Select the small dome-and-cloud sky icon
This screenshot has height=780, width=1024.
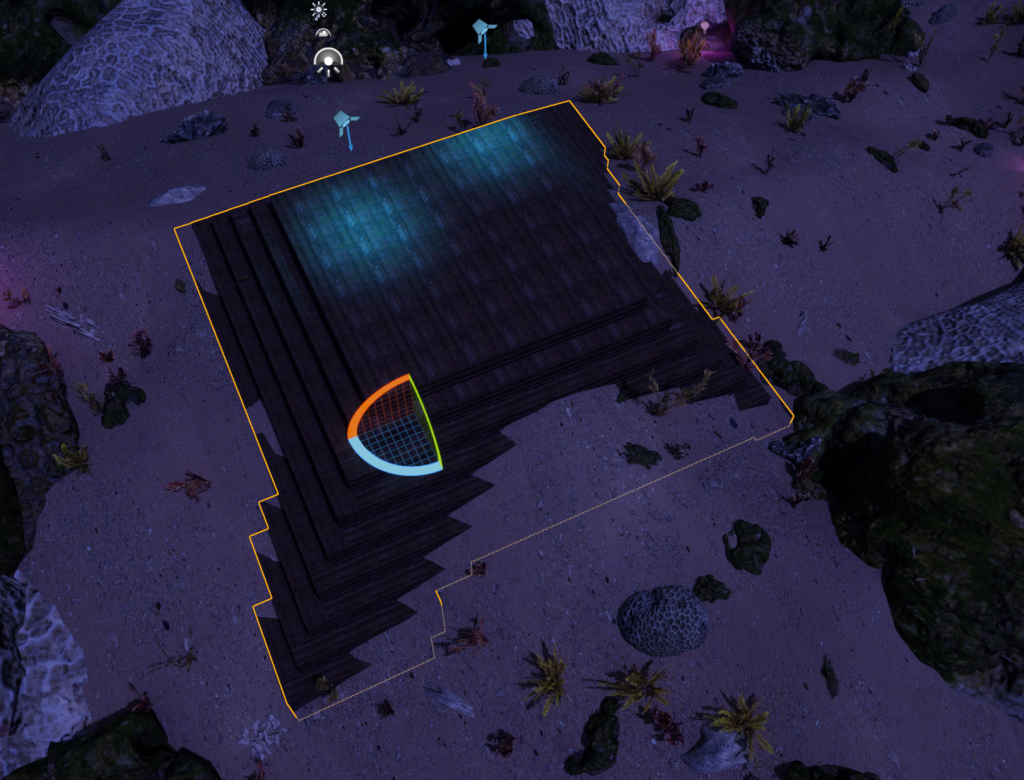322,34
